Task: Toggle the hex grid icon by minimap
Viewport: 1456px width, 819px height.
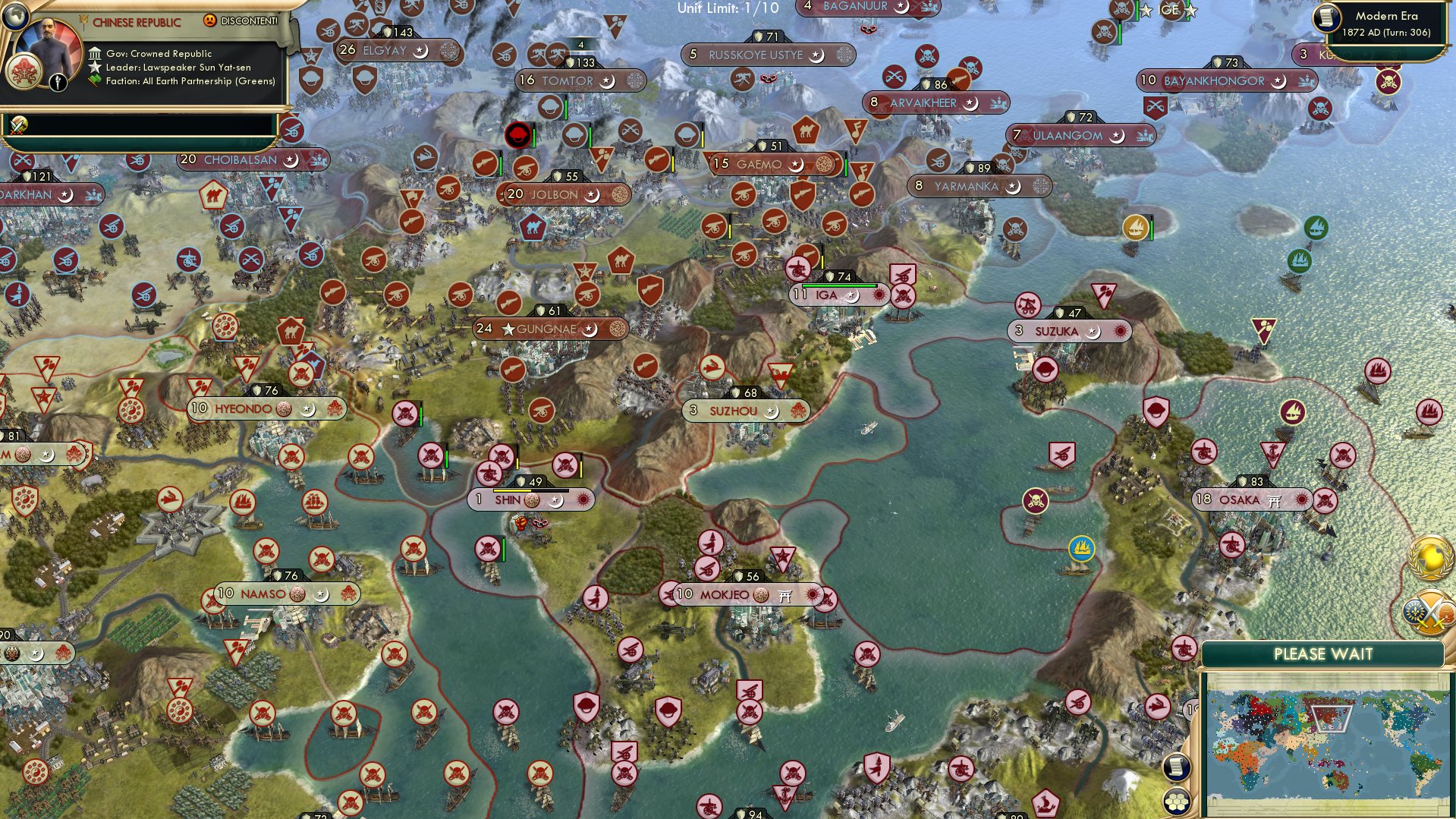Action: [x=1176, y=801]
